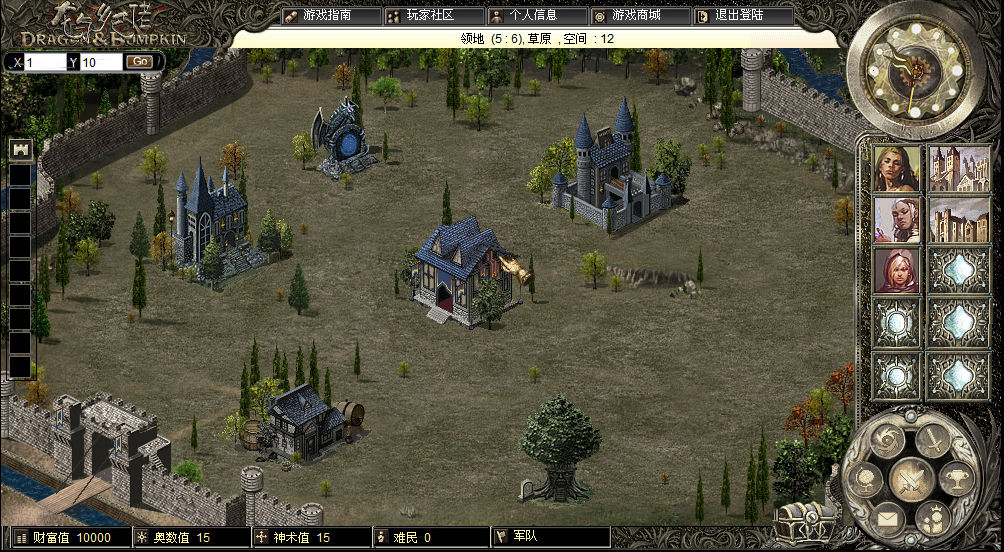View 个人信息 personal information

[x=537, y=16]
